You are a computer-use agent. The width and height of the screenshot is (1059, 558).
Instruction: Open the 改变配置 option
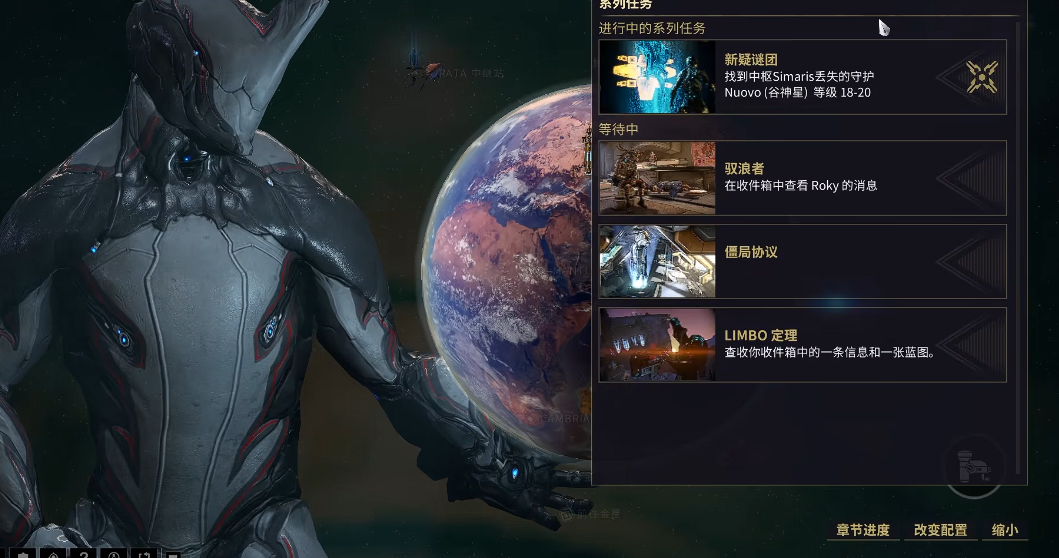940,530
